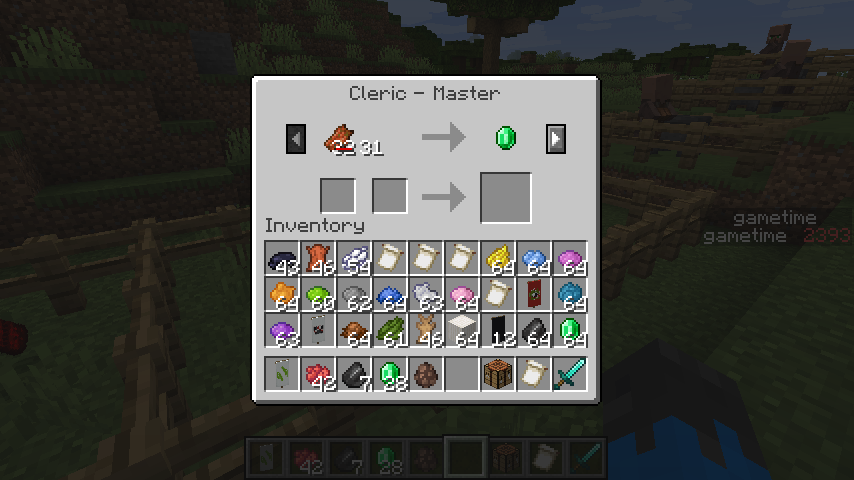Select the yellow dye stack
Screen dimensions: 854x480
tap(498, 259)
